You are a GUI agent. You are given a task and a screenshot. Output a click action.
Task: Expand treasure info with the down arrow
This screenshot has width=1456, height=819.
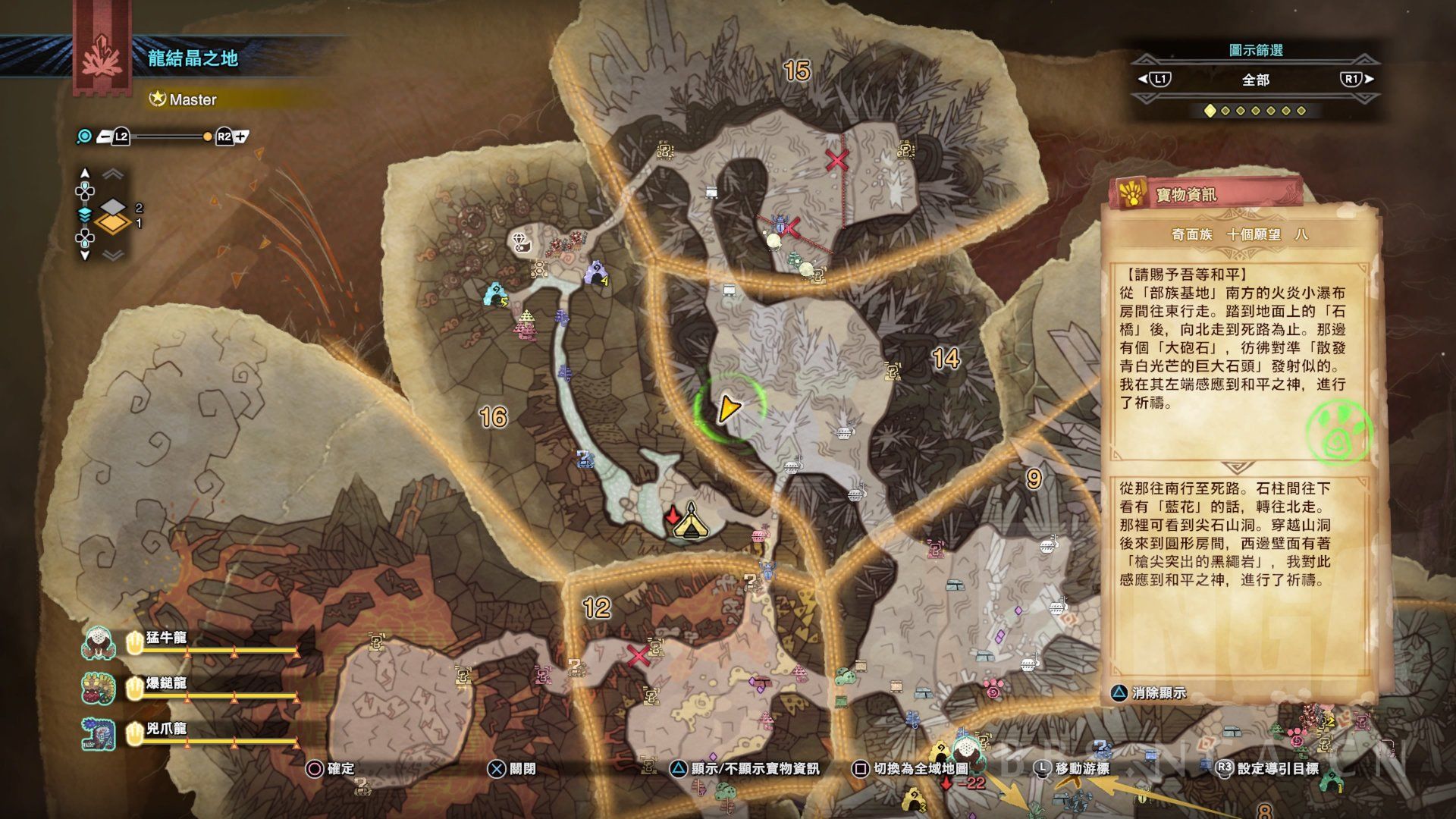pyautogui.click(x=1237, y=468)
